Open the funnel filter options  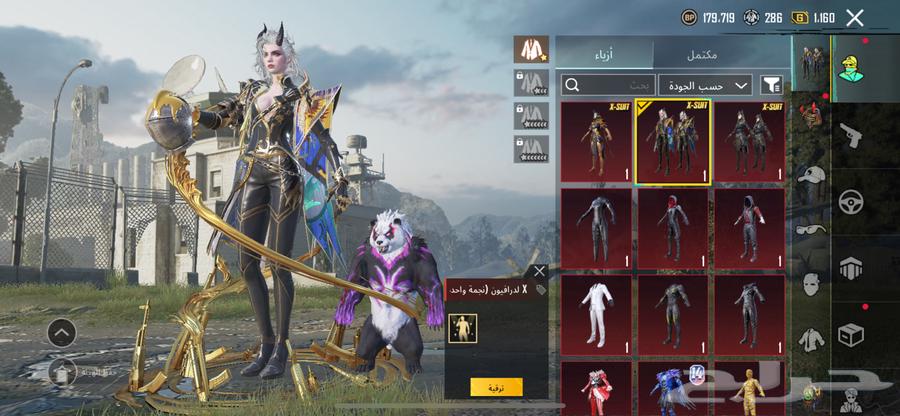(x=770, y=85)
